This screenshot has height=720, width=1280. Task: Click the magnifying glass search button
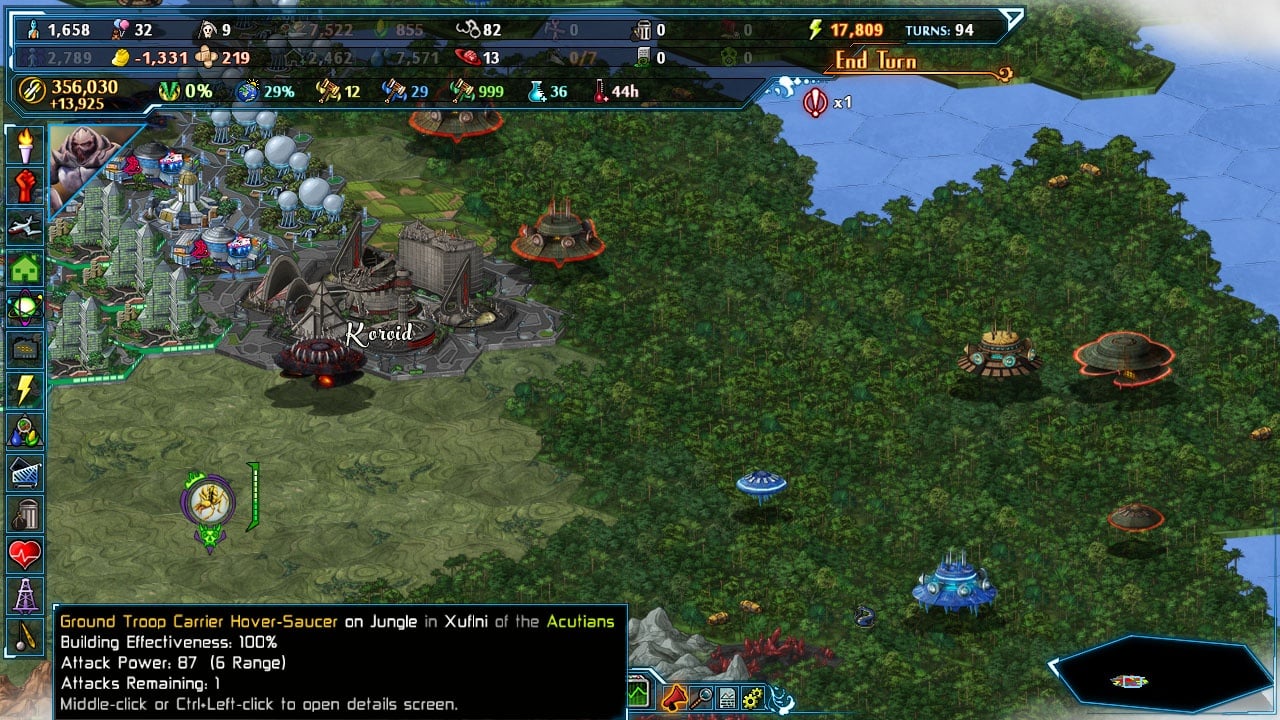point(701,696)
